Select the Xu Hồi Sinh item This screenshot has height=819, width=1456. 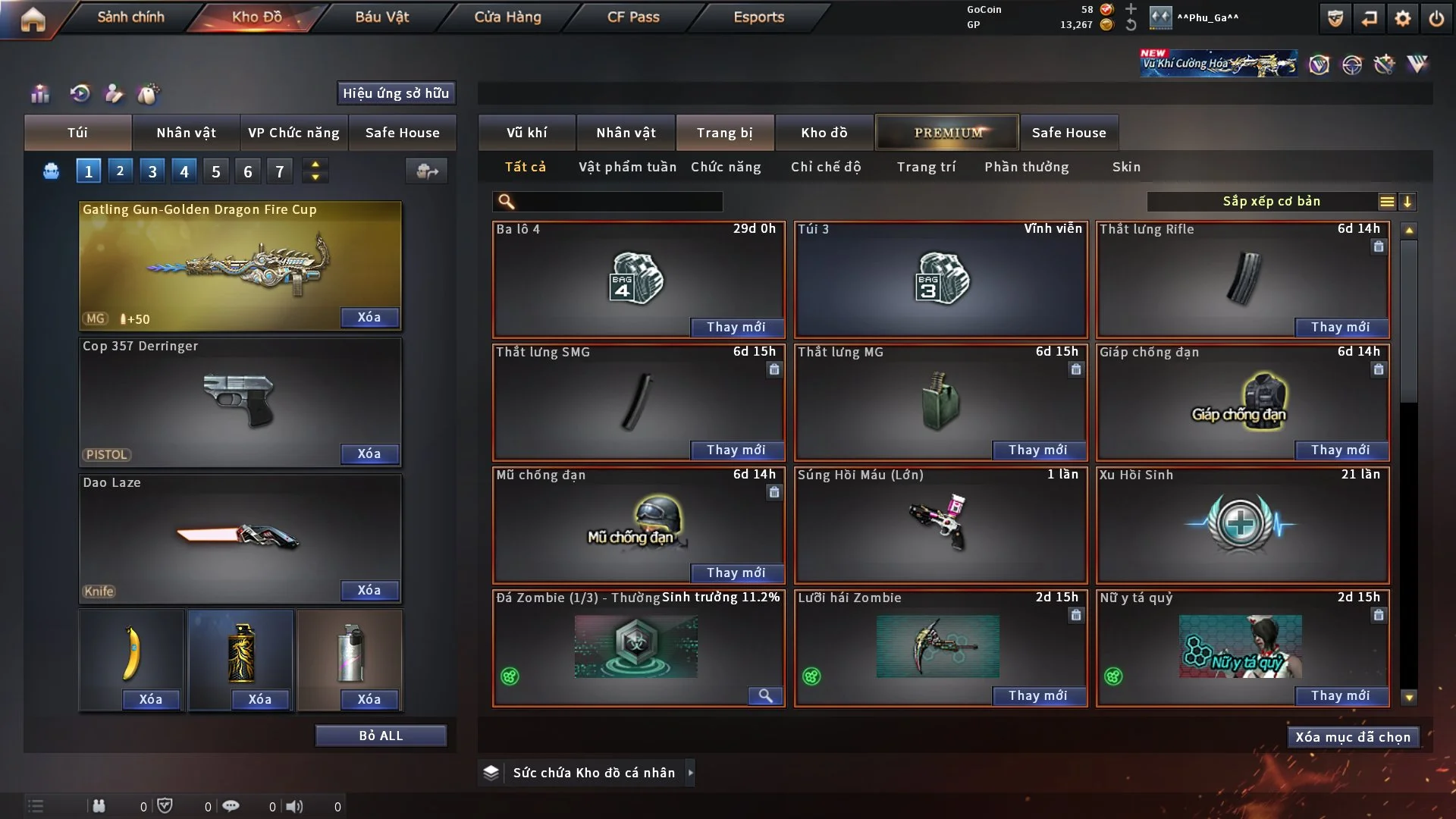[x=1242, y=525]
